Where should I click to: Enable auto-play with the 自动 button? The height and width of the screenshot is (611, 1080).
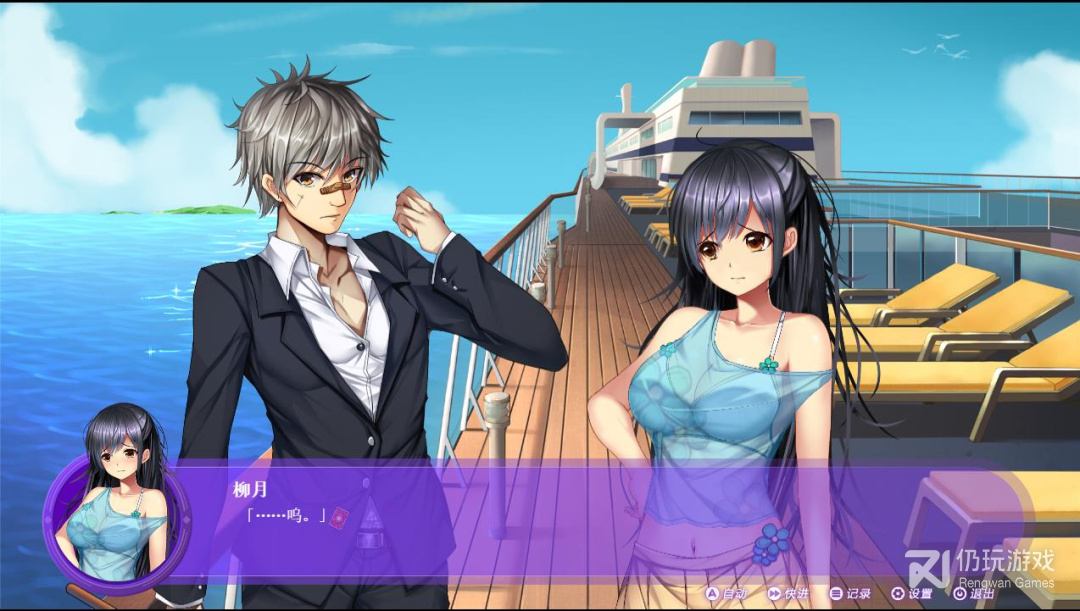pos(727,594)
